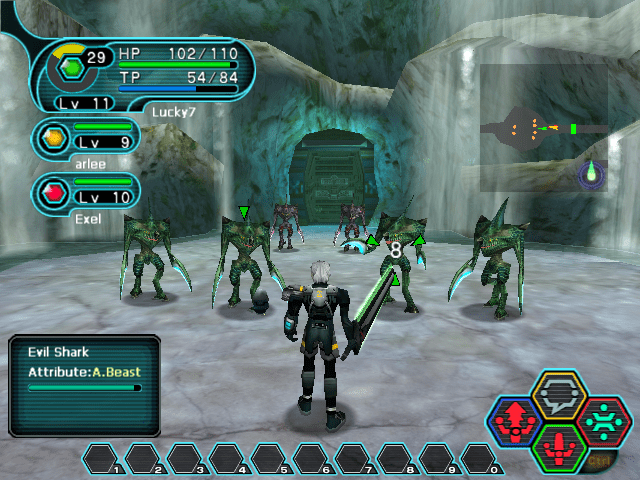The height and width of the screenshot is (480, 640).
Task: Activate the blue-bordered heavy attack hexagon
Action: click(x=514, y=422)
